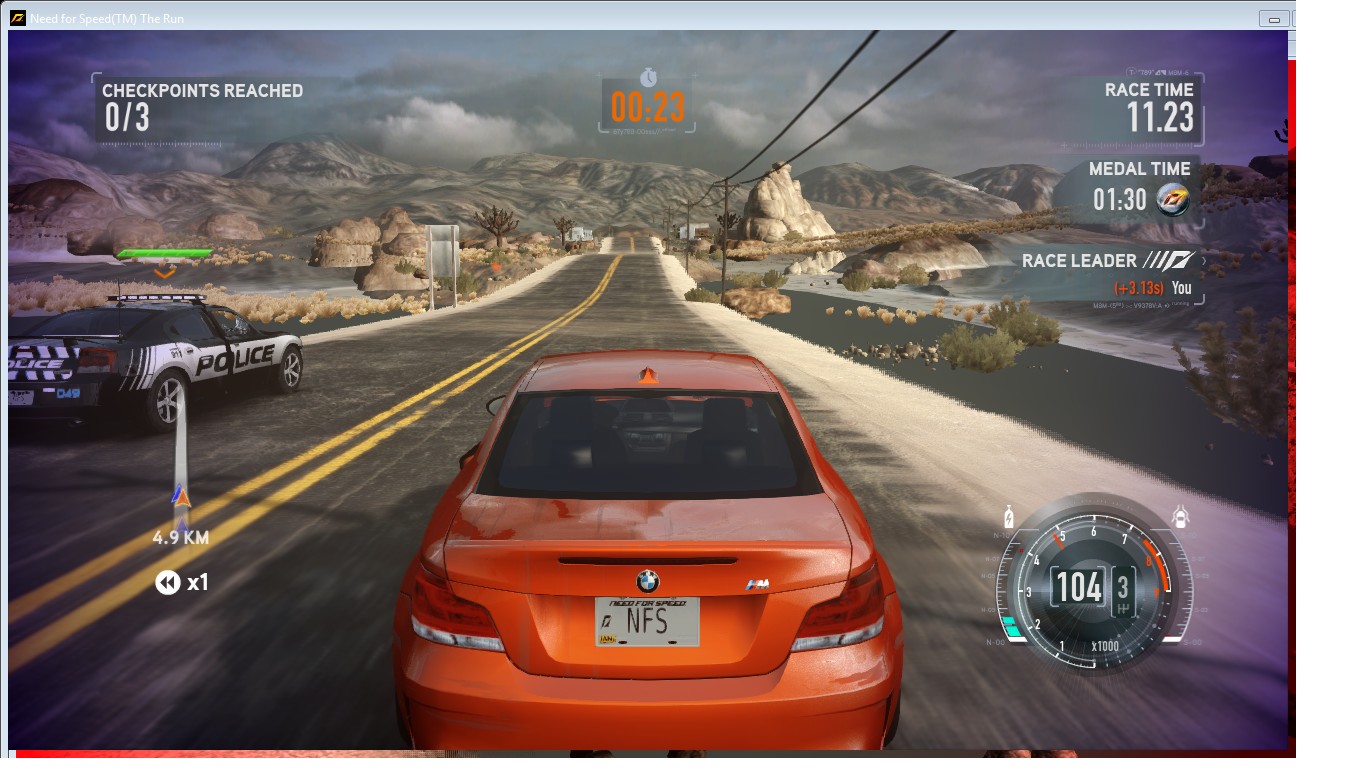Minimize the Need for Speed window
Viewport: 1366px width, 768px height.
(x=1274, y=19)
